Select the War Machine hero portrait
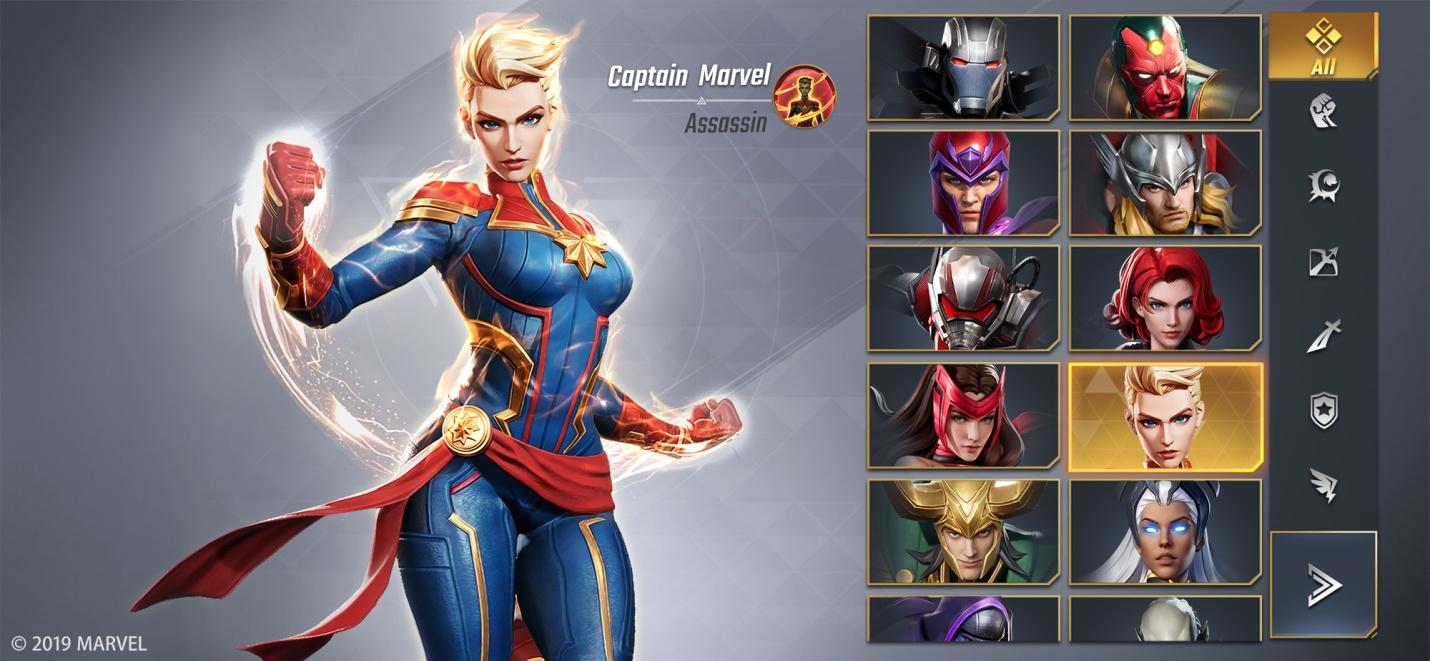The height and width of the screenshot is (661, 1430). click(x=963, y=68)
